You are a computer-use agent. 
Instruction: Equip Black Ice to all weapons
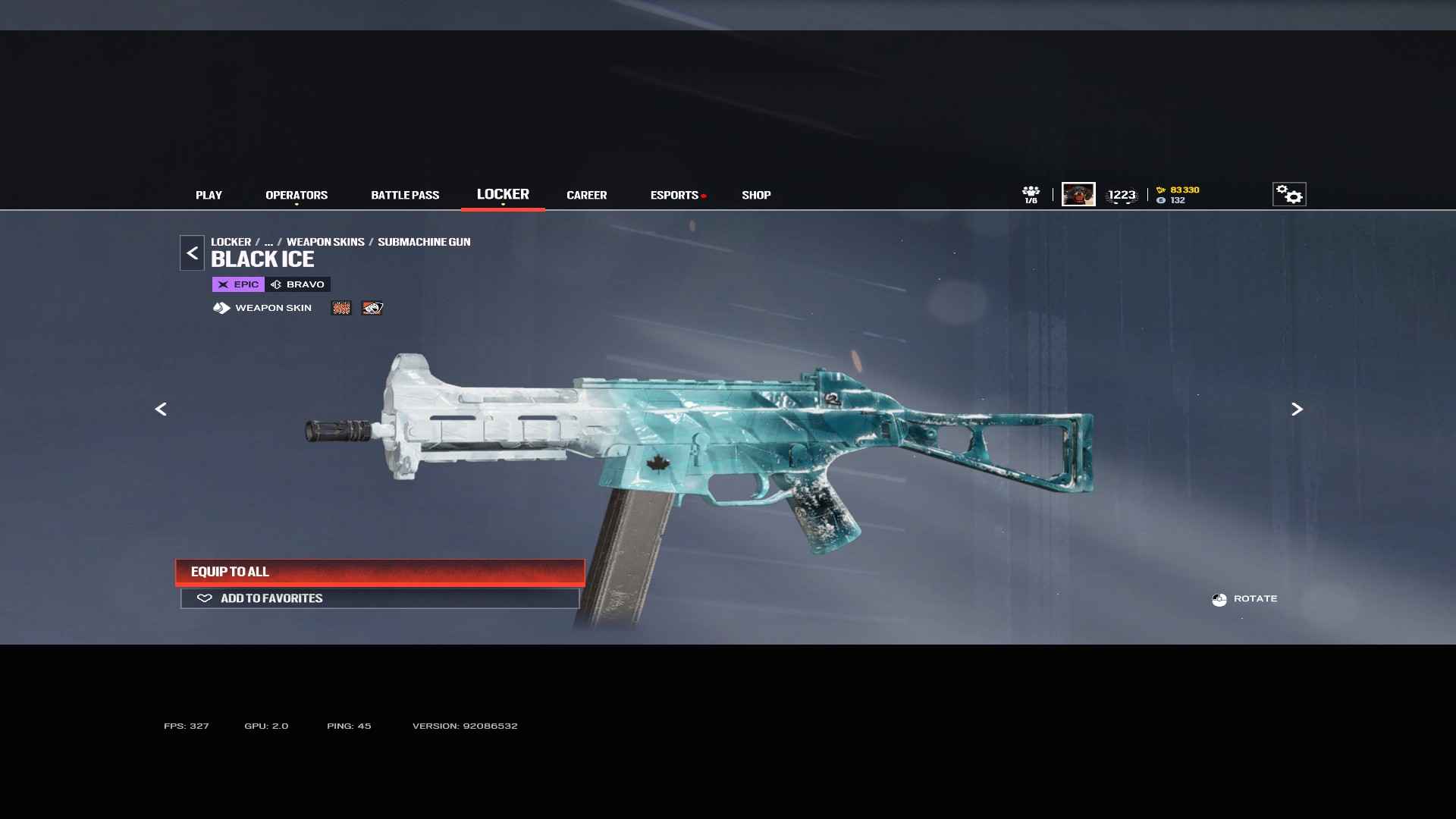coord(380,572)
